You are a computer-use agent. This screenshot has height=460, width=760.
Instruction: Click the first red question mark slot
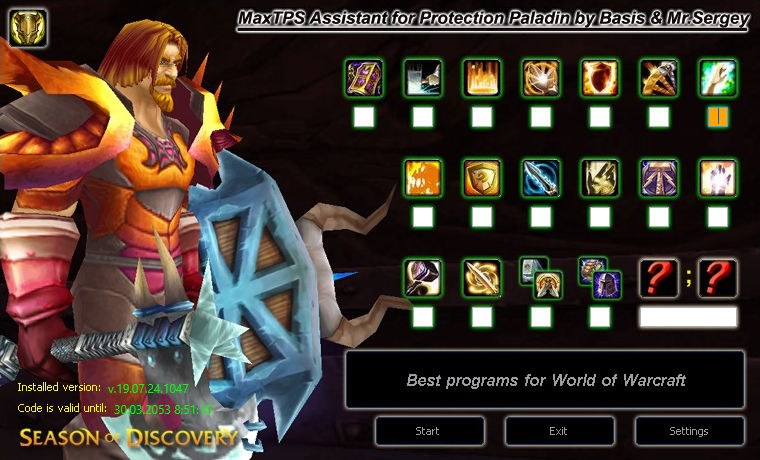click(659, 277)
